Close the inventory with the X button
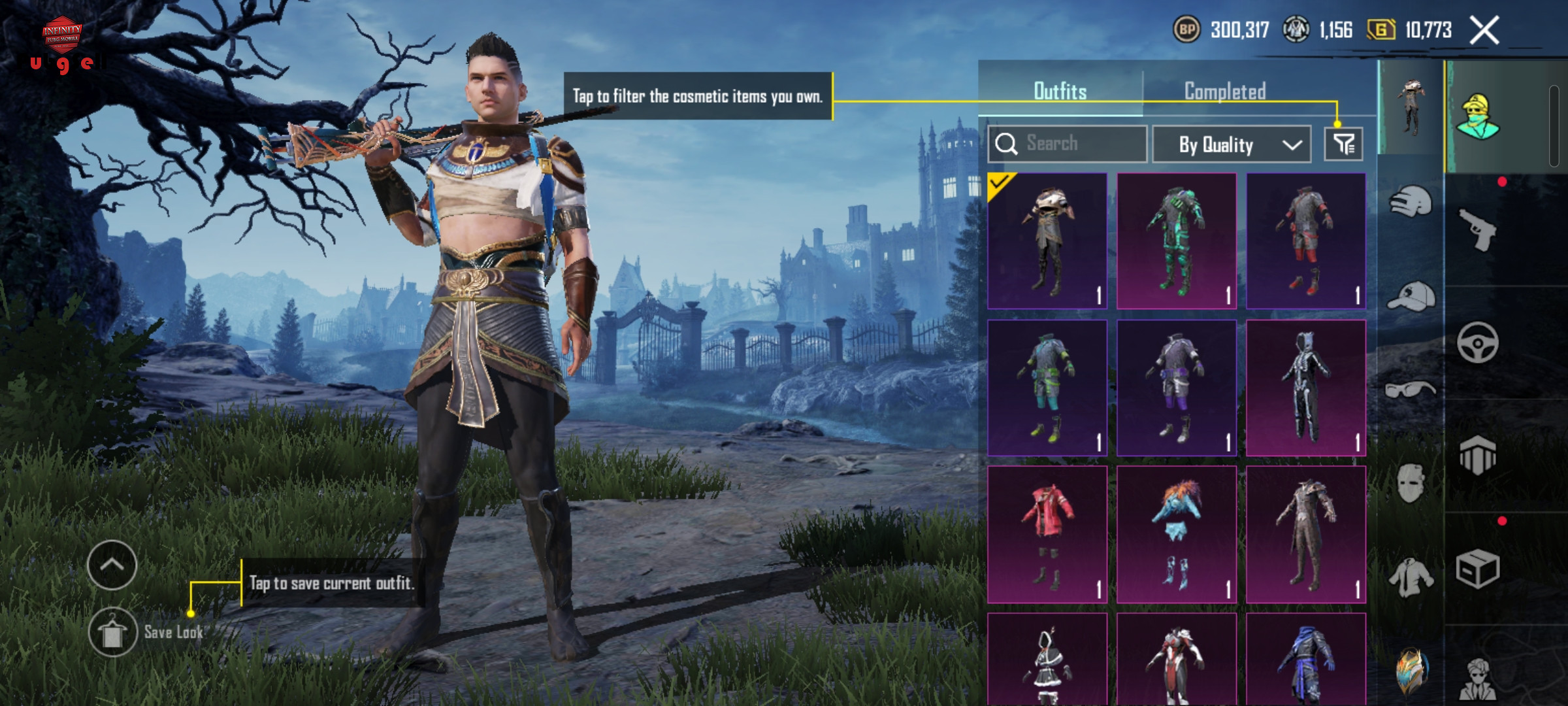The height and width of the screenshot is (706, 1568). click(1484, 31)
